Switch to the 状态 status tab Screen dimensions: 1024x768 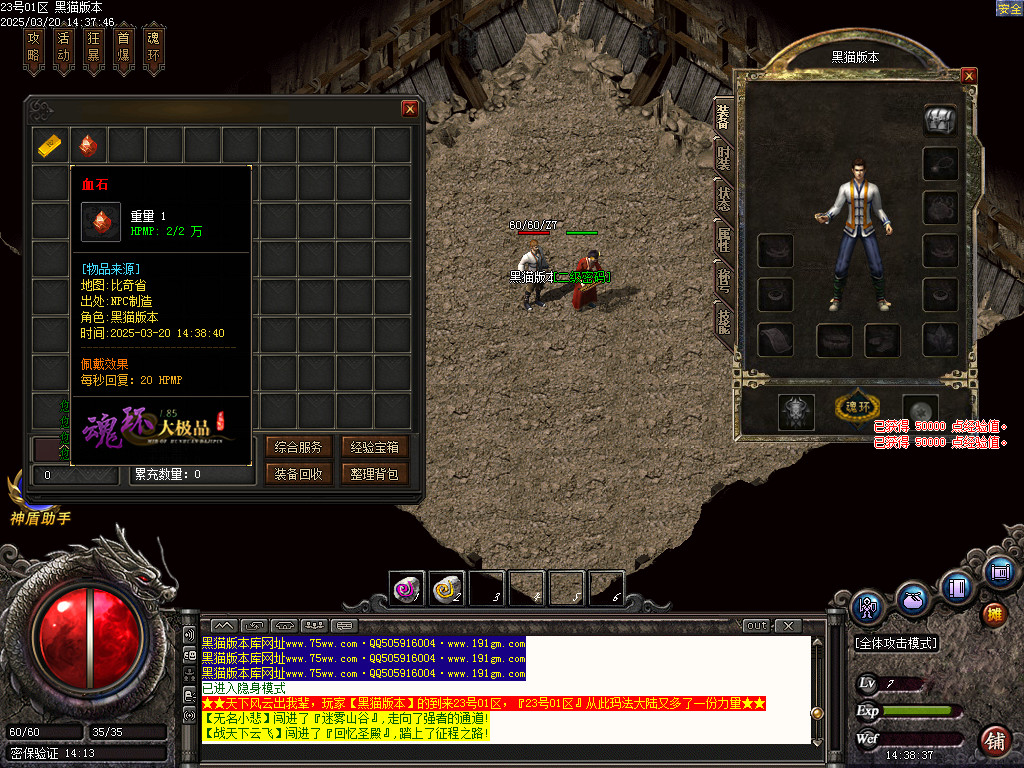722,197
